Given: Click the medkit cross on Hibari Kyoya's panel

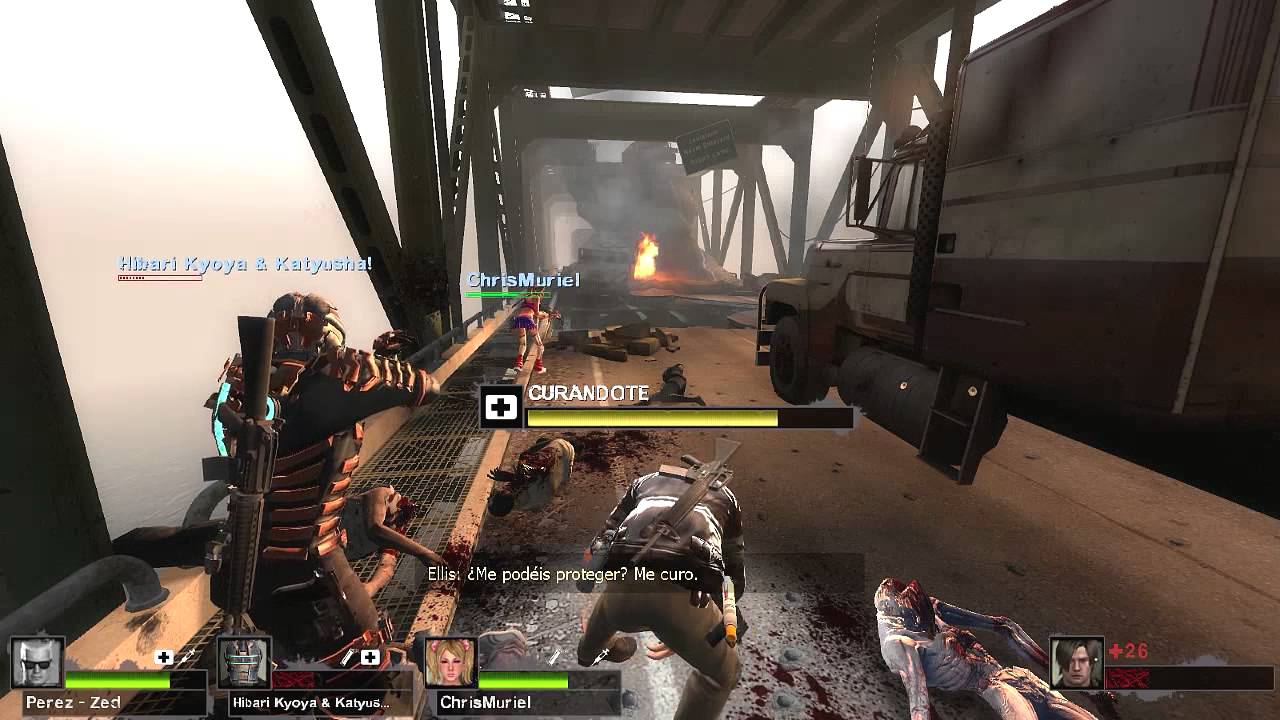Looking at the screenshot, I should tap(370, 656).
